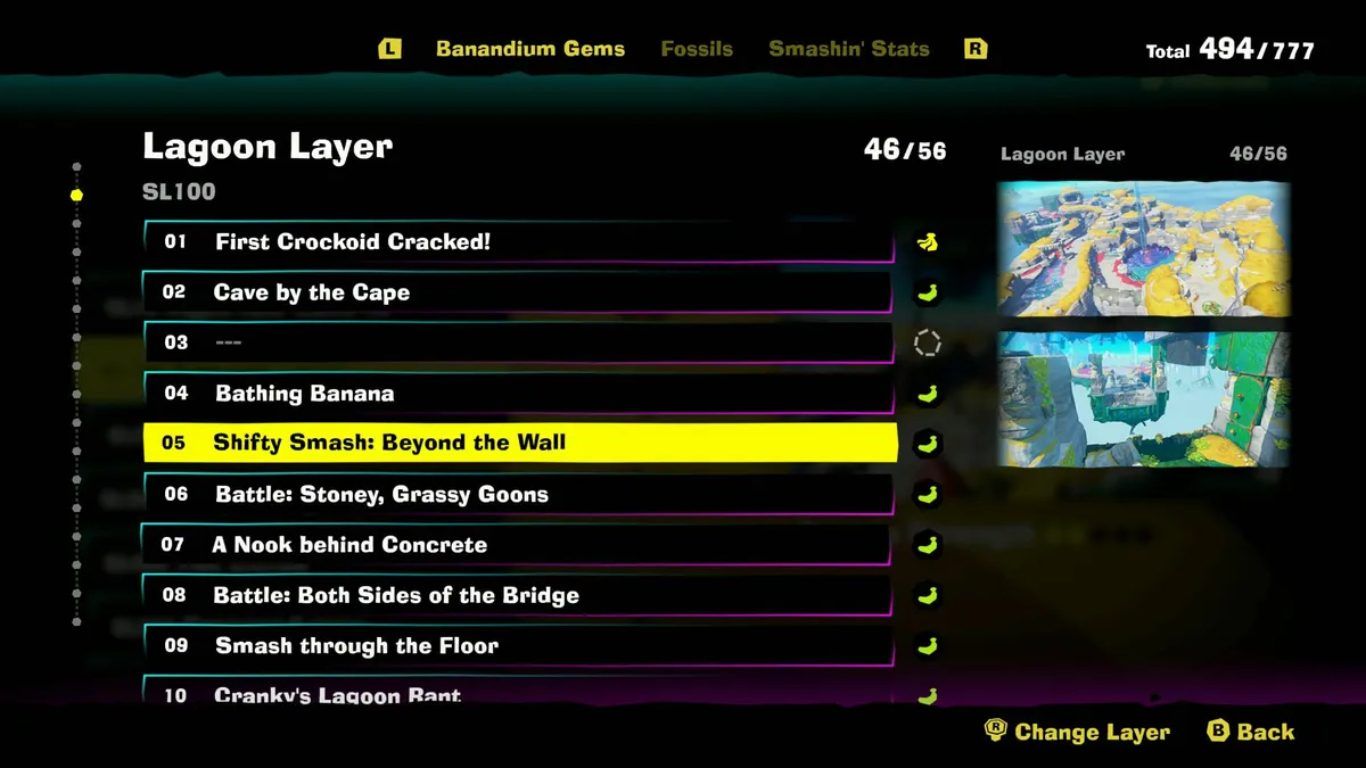Screen dimensions: 1366x768
Task: Select the First Crockoid Cracked! entry
Action: point(518,242)
